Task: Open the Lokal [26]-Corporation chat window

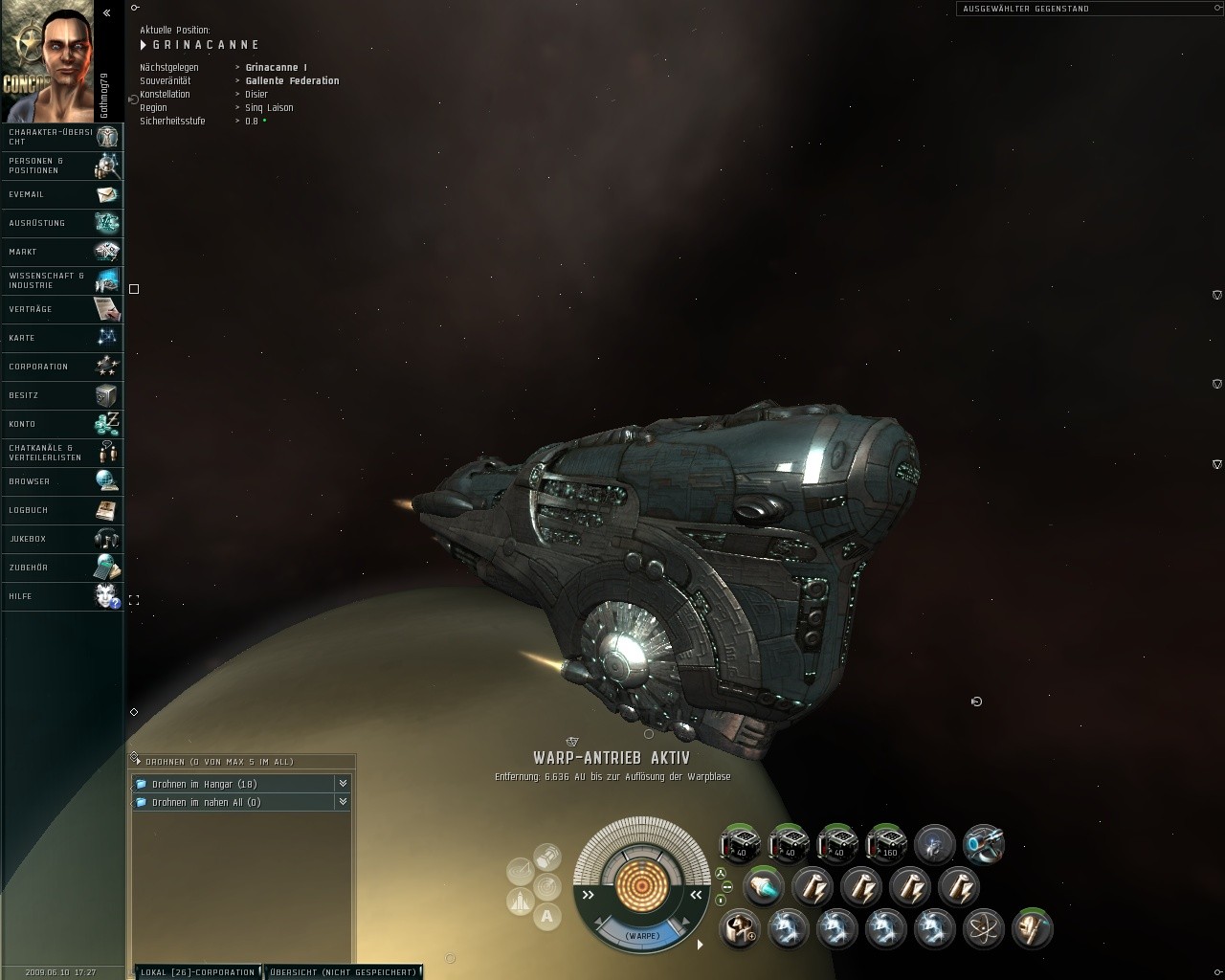Action: coord(197,972)
